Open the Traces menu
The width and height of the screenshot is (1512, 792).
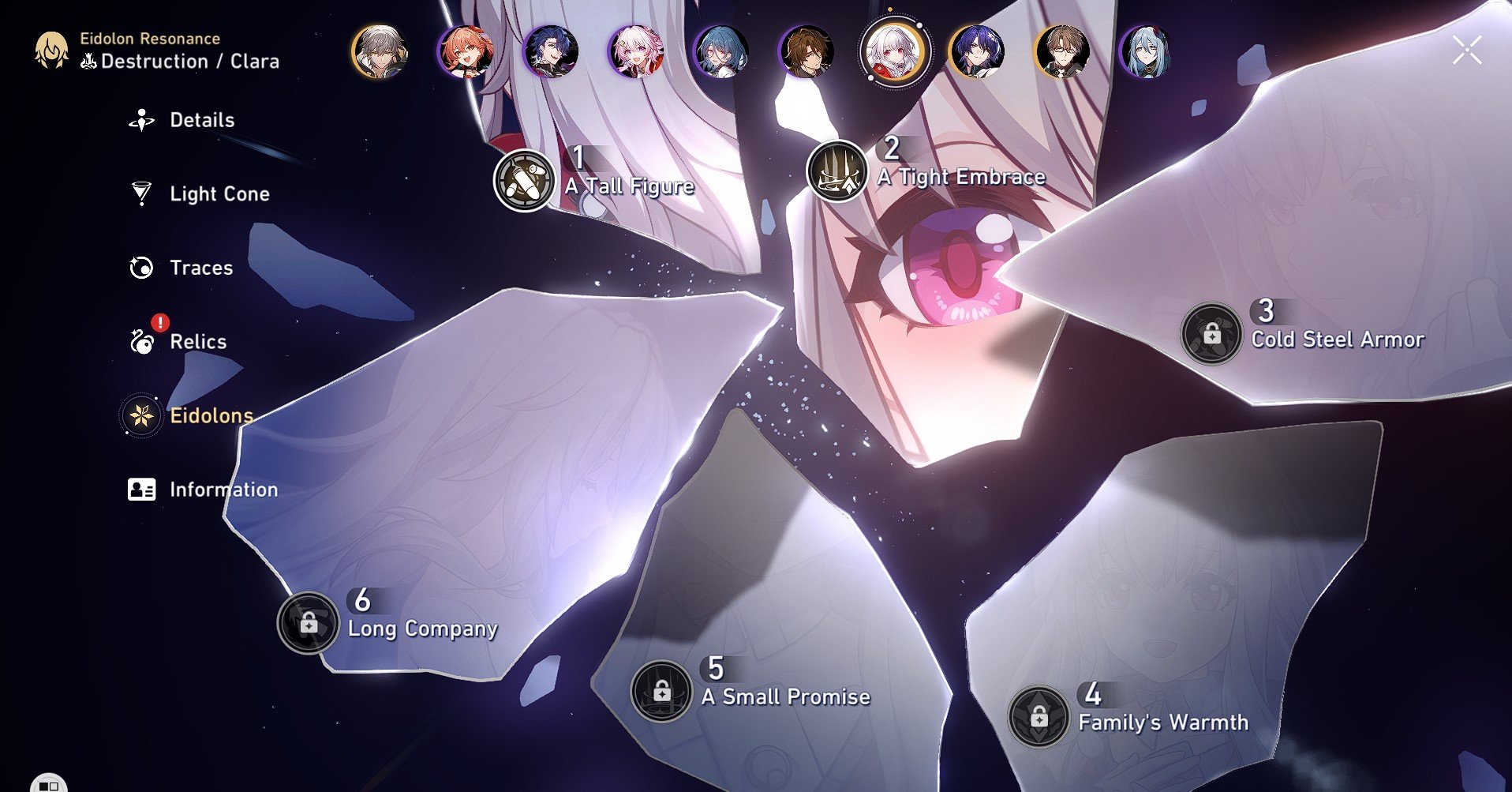tap(200, 268)
